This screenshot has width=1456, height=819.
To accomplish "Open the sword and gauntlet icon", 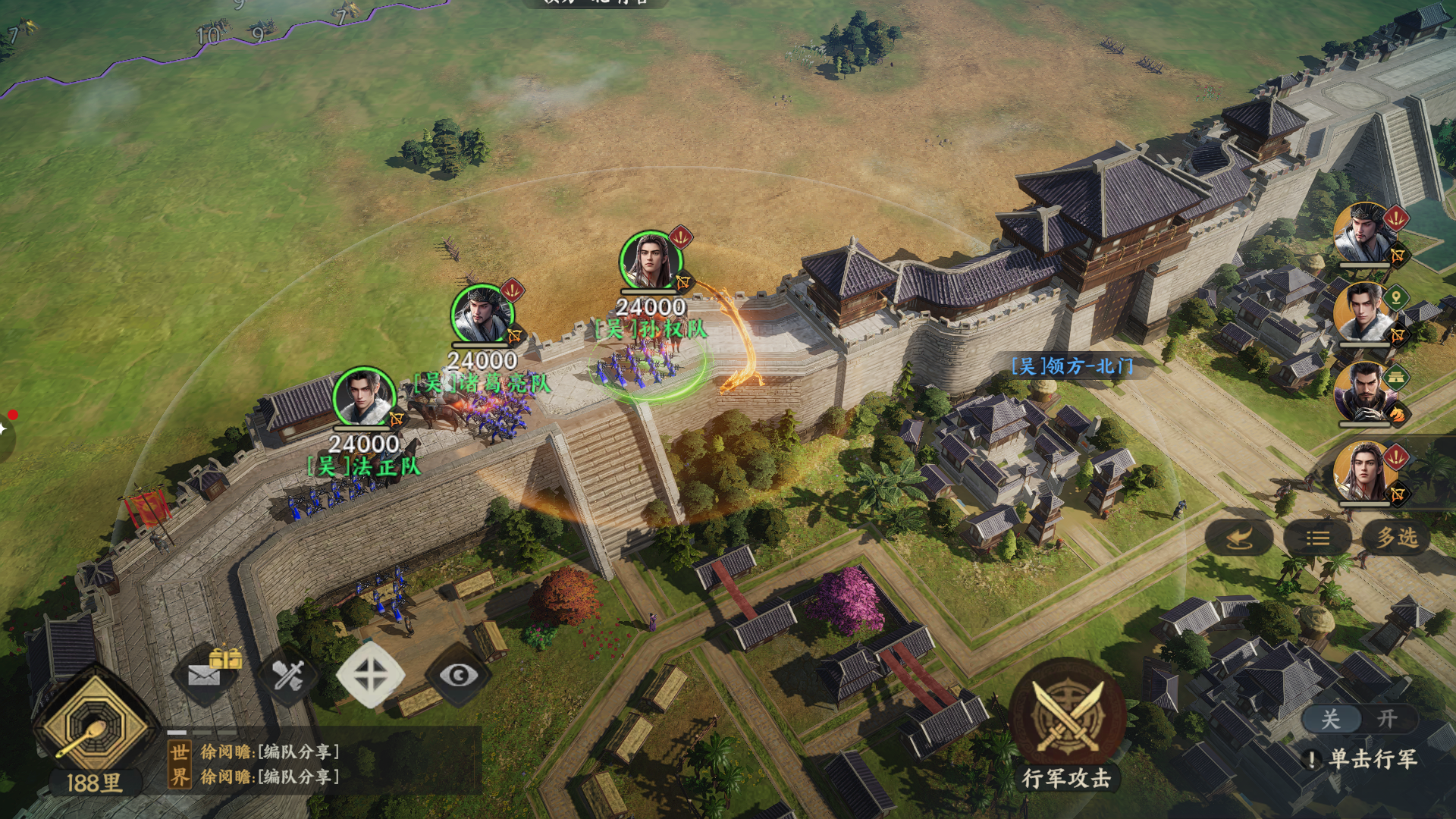I will [288, 673].
